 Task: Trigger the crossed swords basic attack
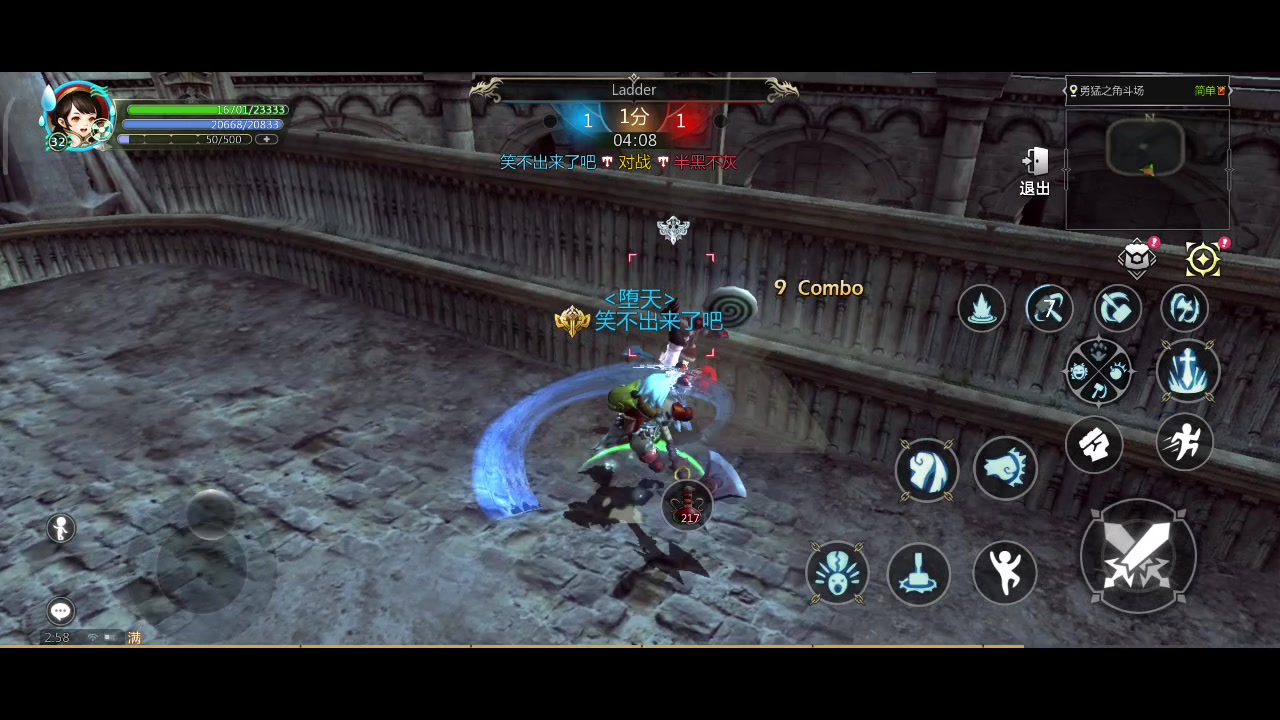(1138, 556)
